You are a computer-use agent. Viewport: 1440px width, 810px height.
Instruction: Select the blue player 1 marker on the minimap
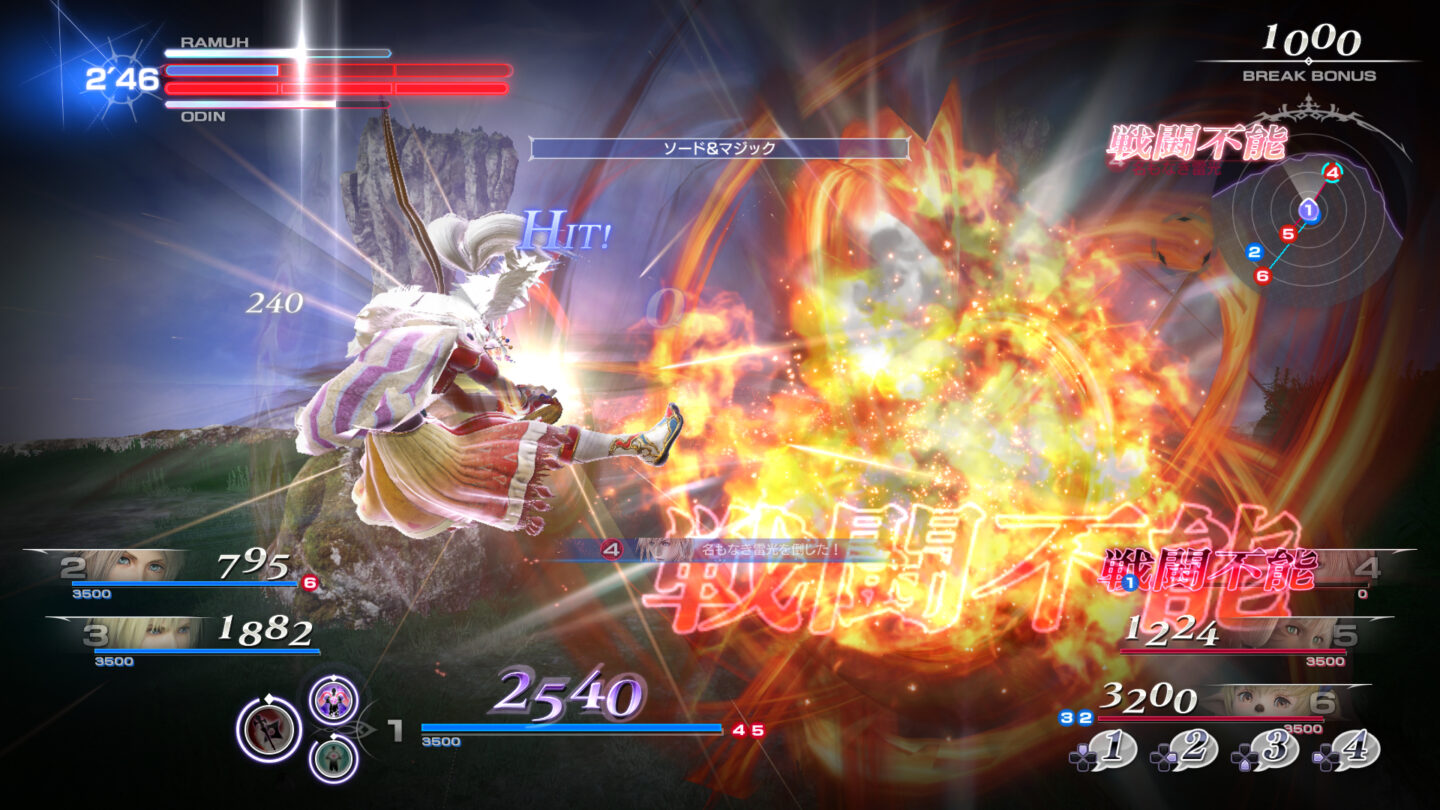pos(1309,210)
